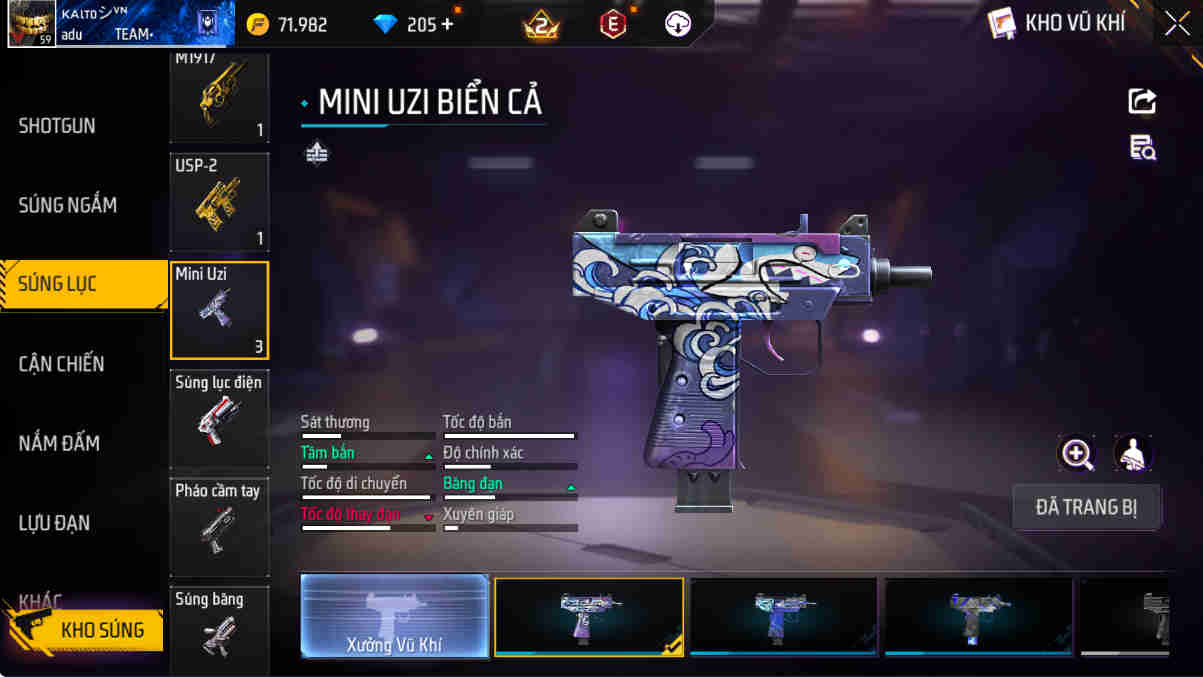Open the Súng Ngắm category
Viewport: 1203px width, 677px height.
[67, 205]
